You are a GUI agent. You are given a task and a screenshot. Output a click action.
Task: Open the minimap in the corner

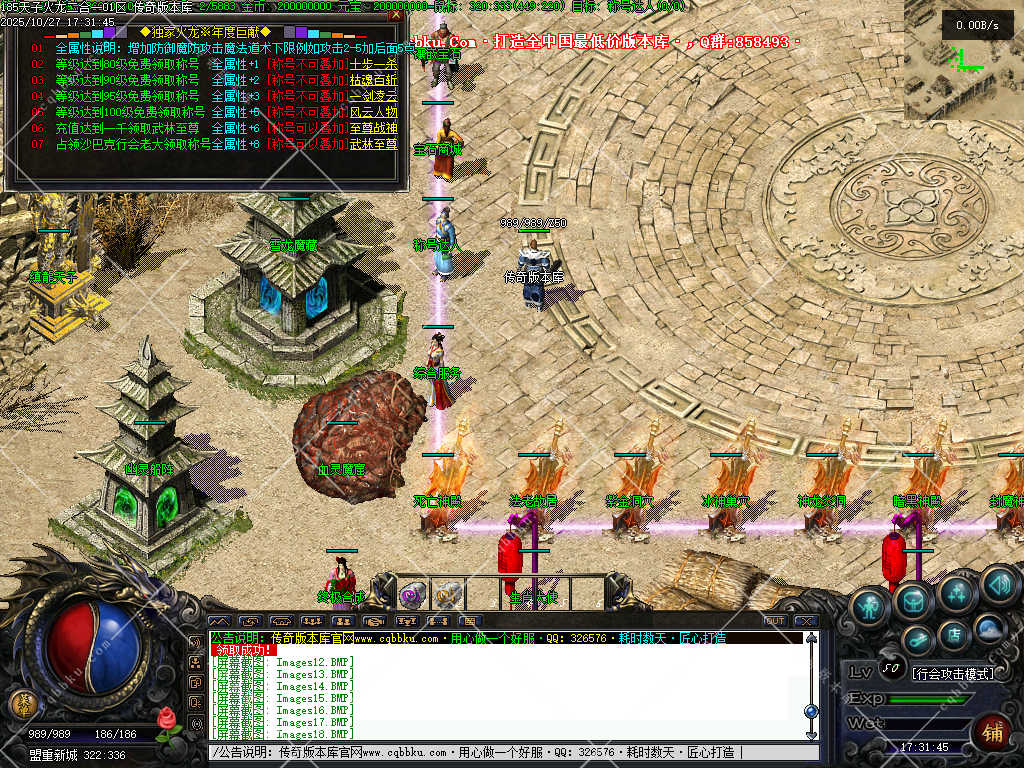(x=964, y=60)
